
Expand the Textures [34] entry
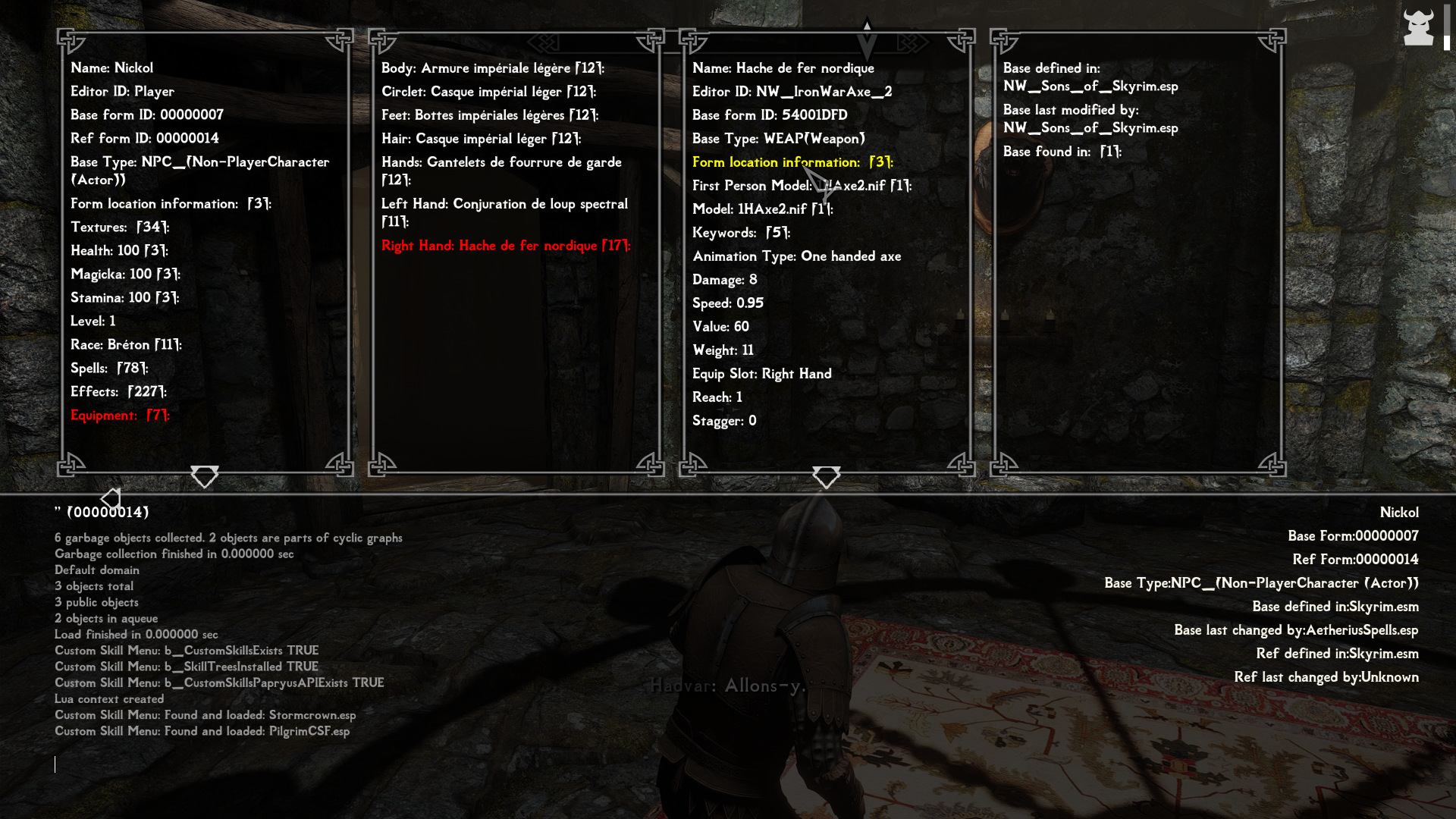120,227
